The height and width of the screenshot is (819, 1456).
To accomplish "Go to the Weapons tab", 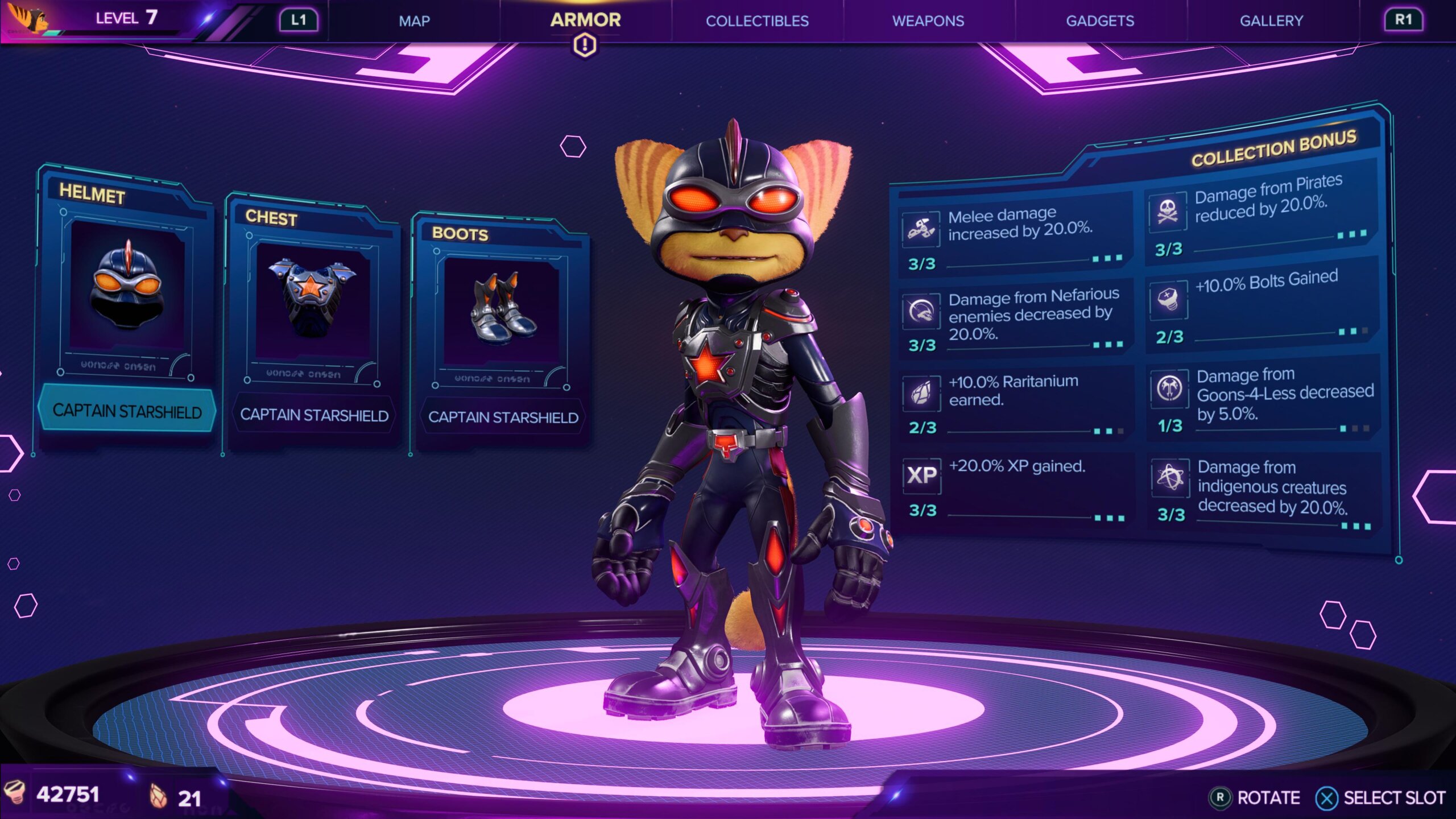I will point(928,21).
